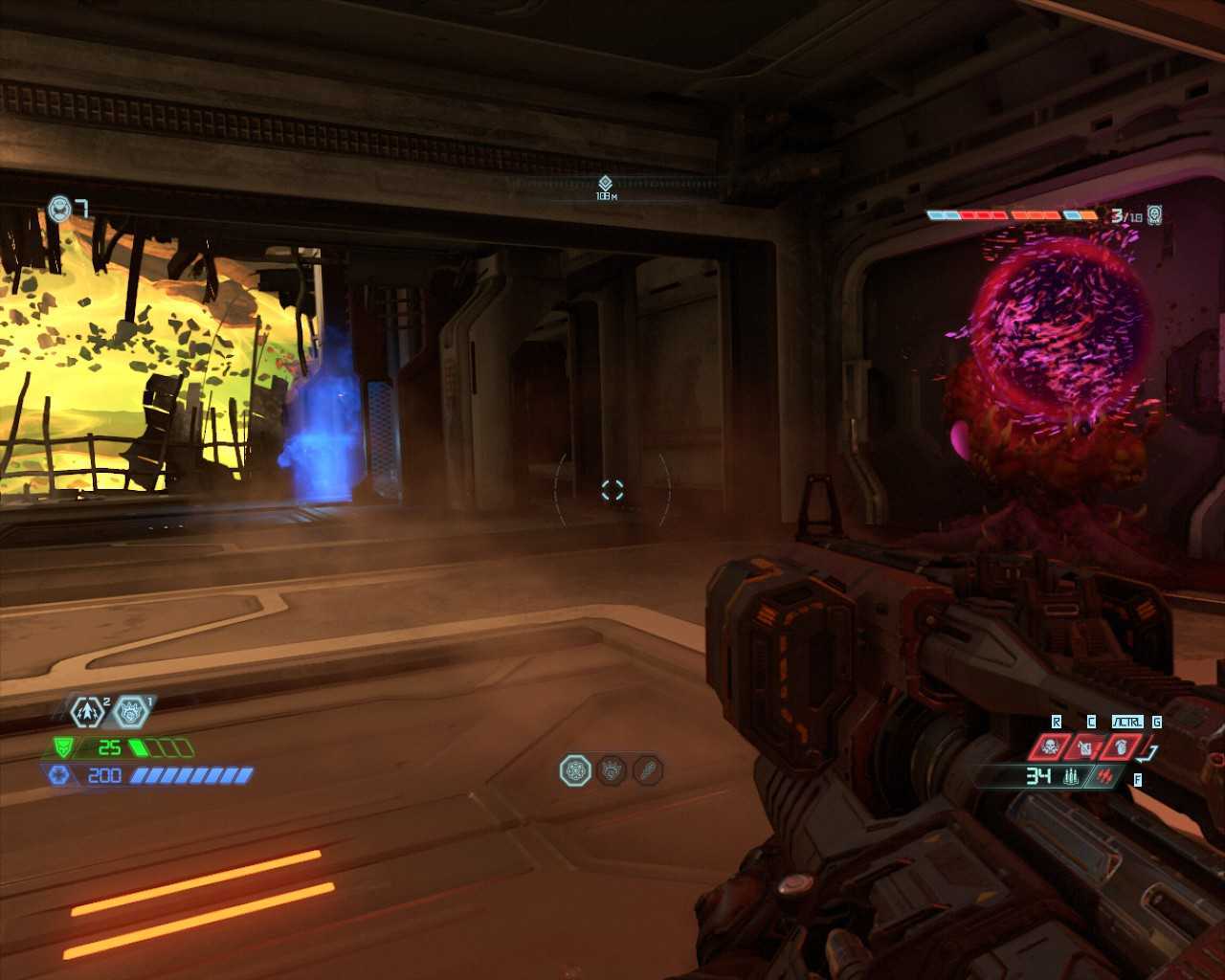The image size is (1225, 980).
Task: Click the demon counter icon beside 3/10
Action: [x=1155, y=214]
